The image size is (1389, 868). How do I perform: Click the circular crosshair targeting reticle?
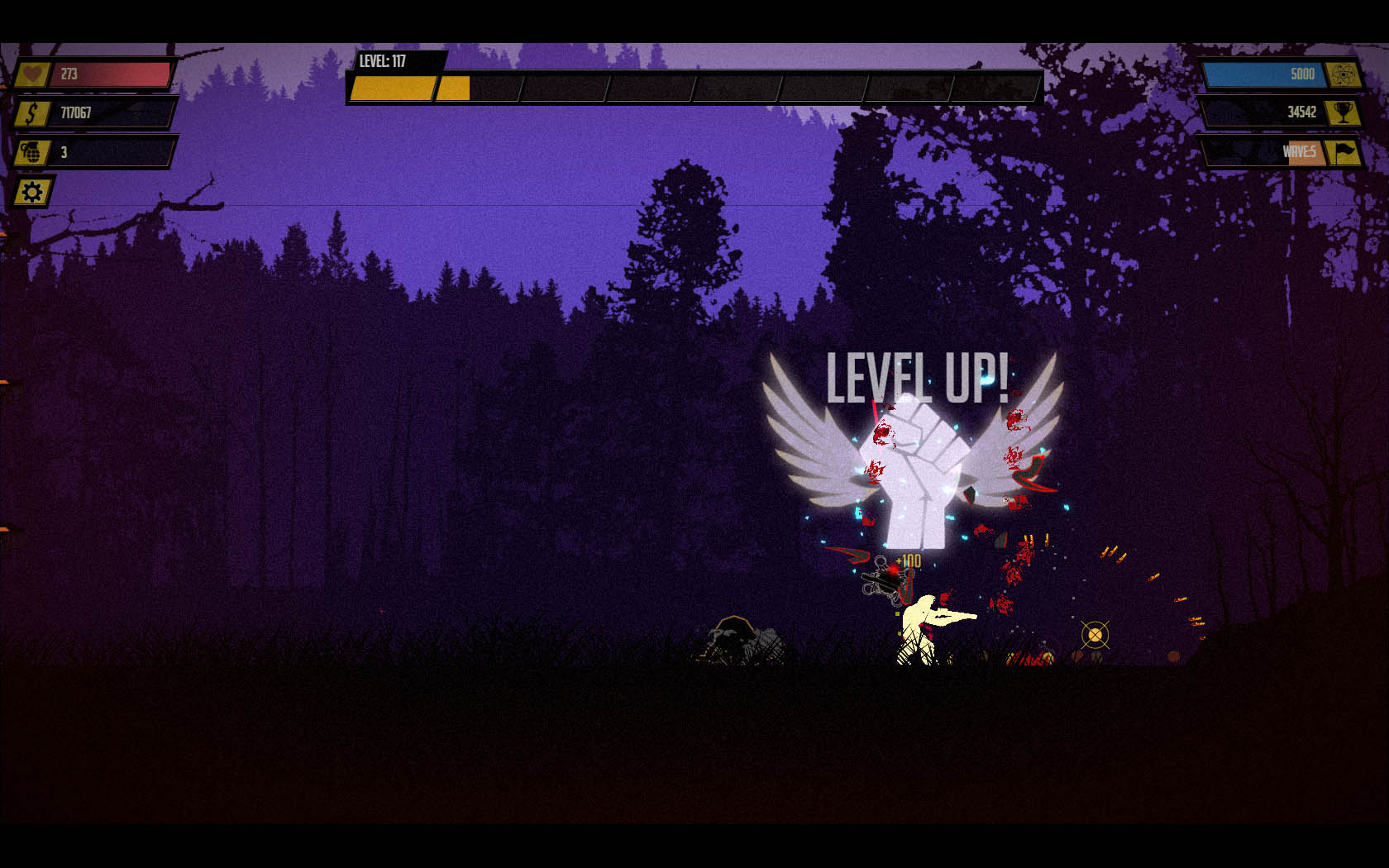[x=1097, y=634]
